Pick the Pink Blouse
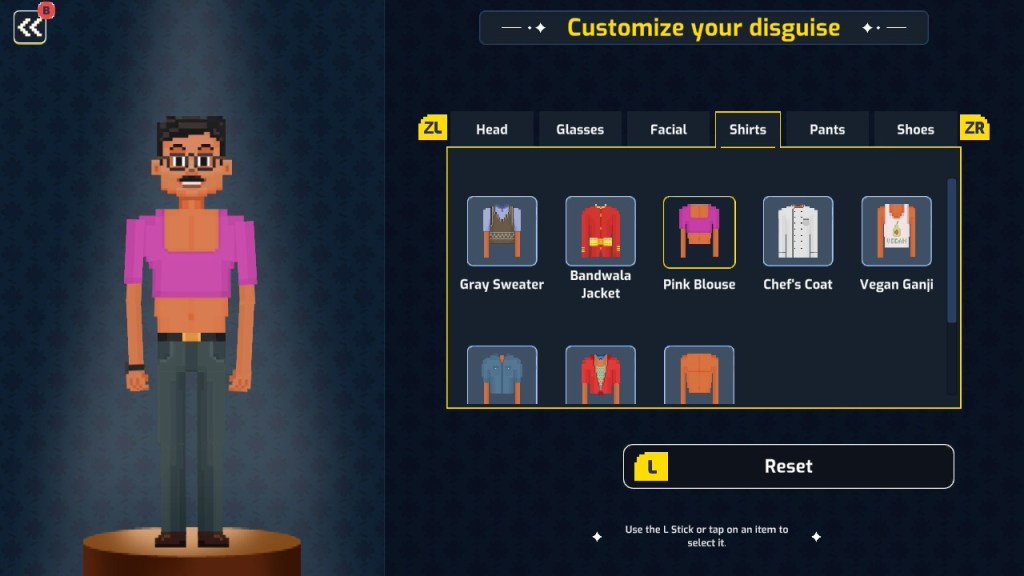The width and height of the screenshot is (1024, 576). coord(699,232)
